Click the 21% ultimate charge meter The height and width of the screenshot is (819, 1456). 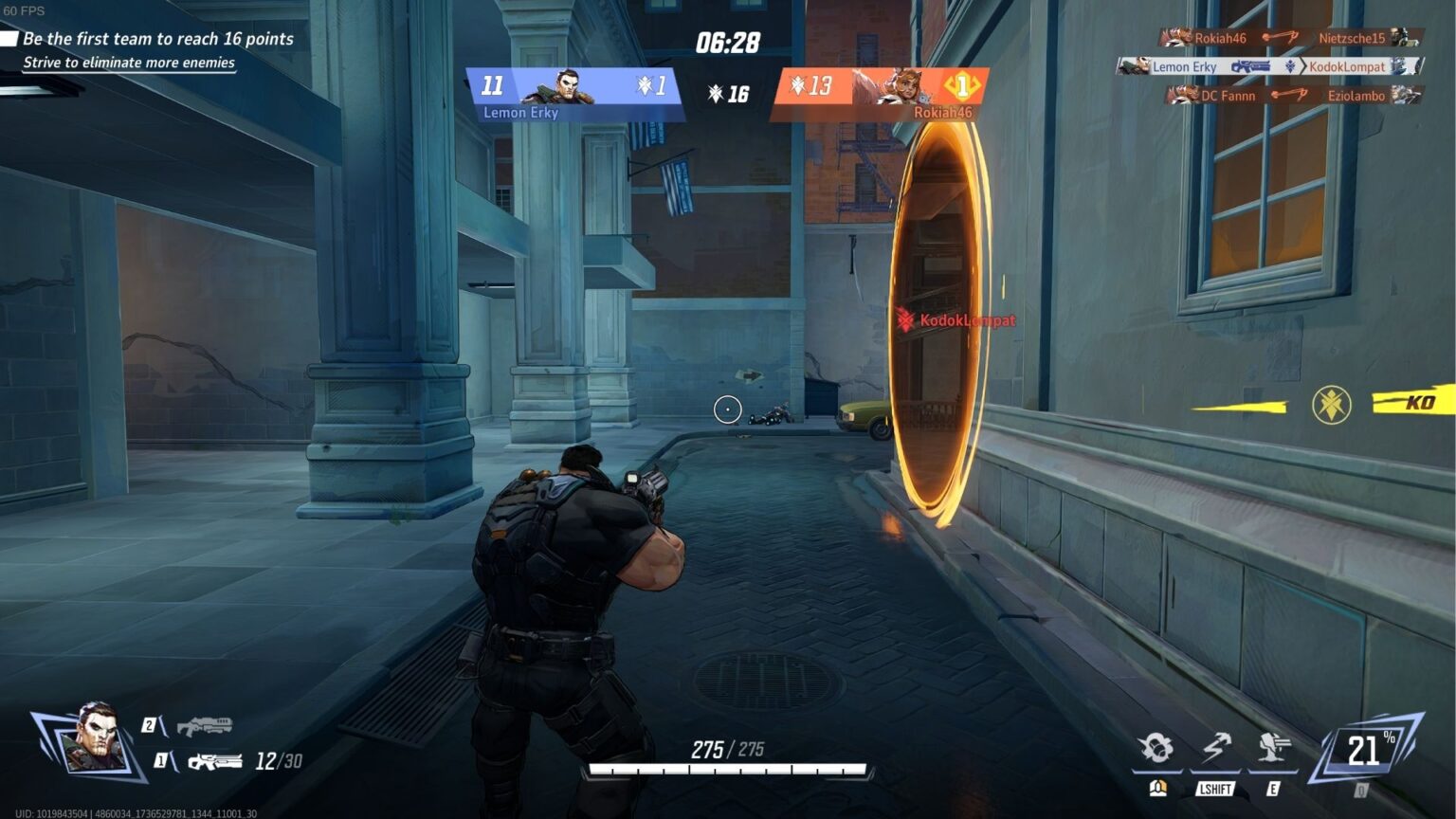[1365, 751]
